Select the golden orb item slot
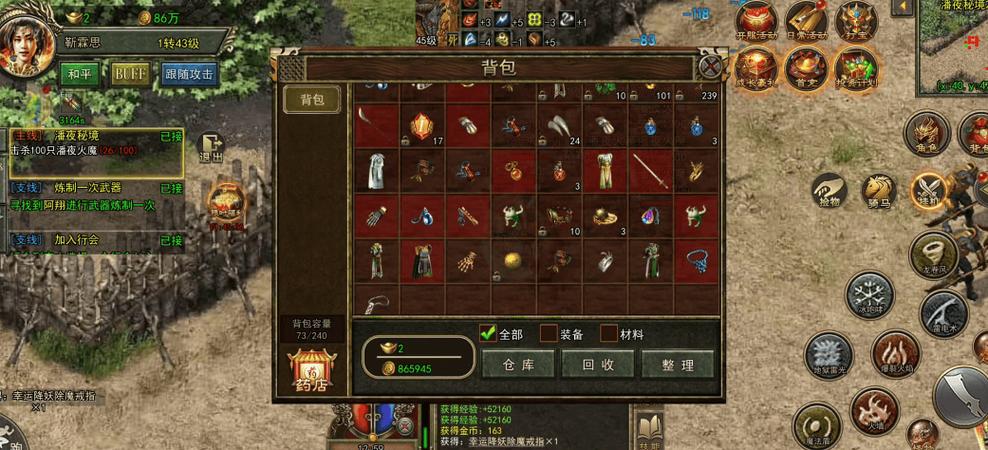 (512, 260)
